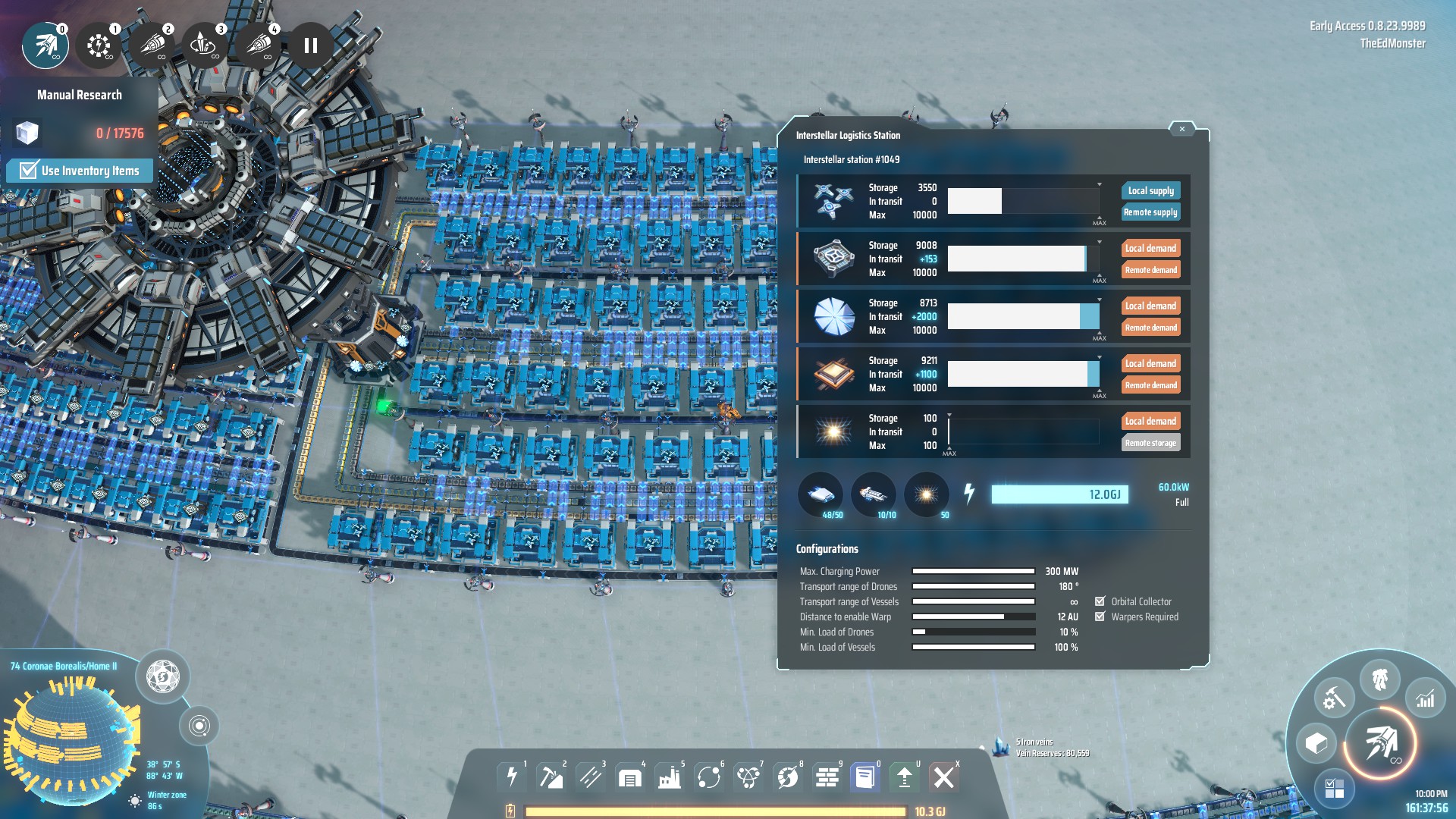Adjust the Distance to enable Warp slider
The image size is (1456, 819).
[973, 617]
